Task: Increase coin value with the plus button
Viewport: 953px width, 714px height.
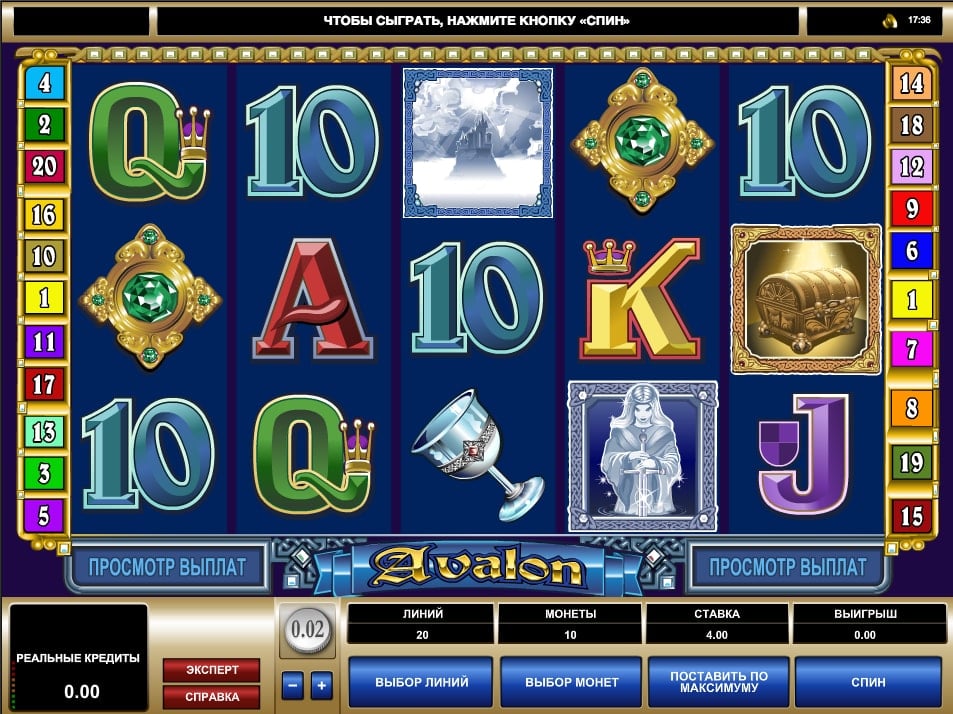Action: click(321, 686)
